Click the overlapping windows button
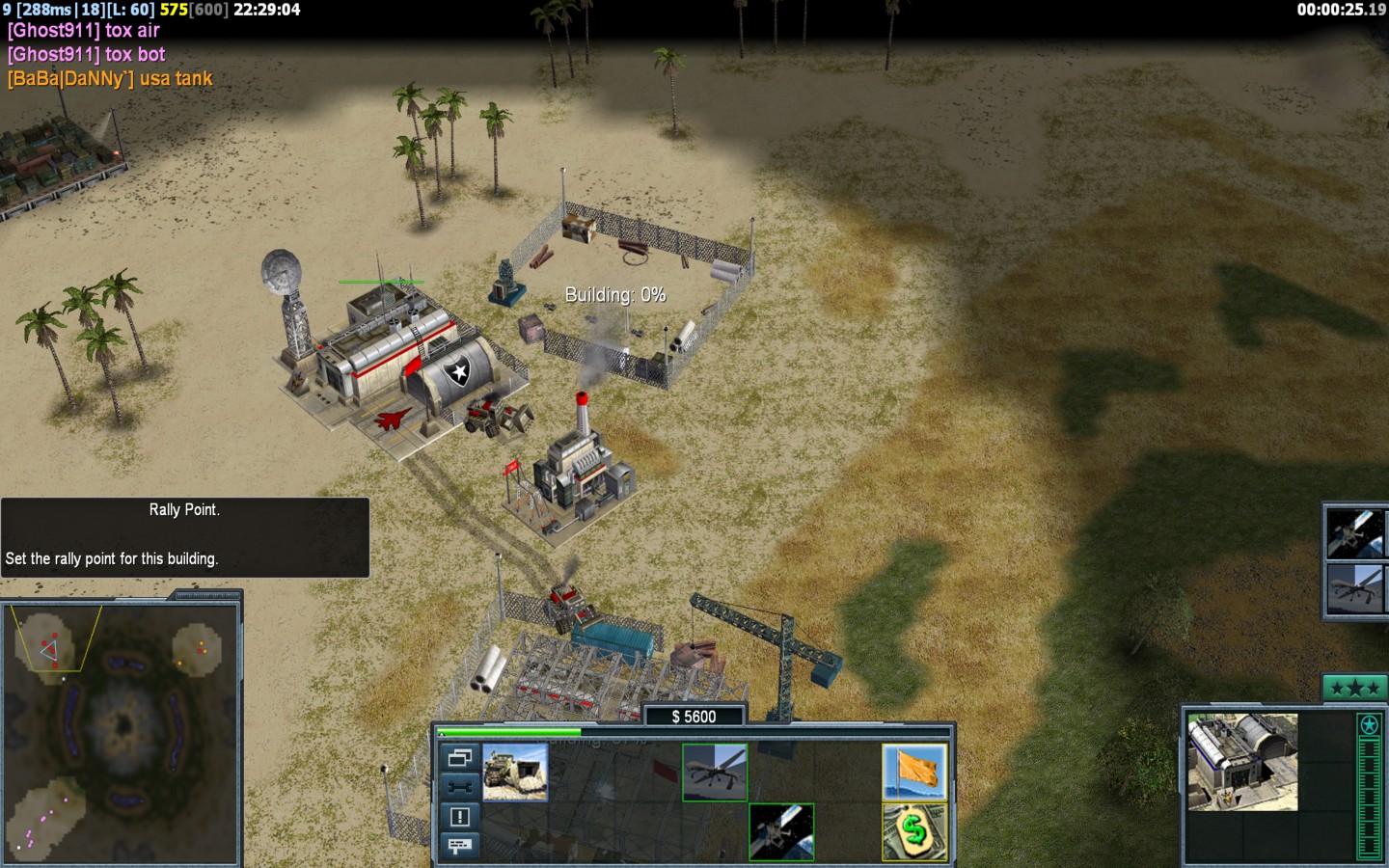The image size is (1389, 868). point(460,758)
